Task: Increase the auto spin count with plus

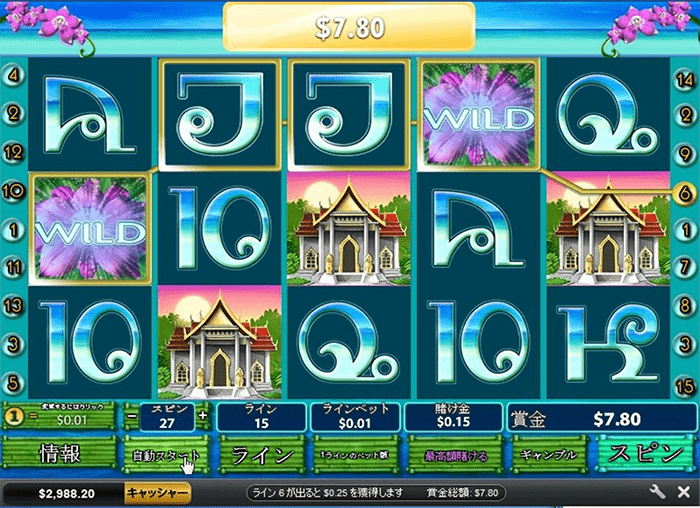Action: [203, 415]
